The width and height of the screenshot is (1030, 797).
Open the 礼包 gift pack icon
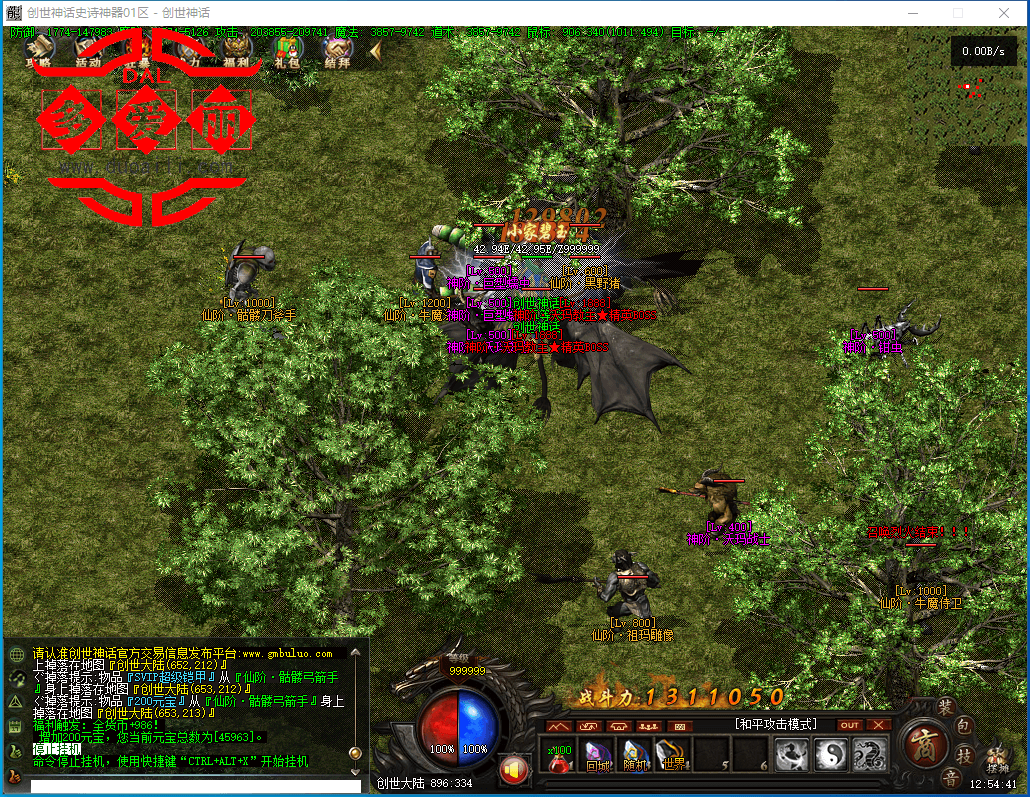point(287,48)
